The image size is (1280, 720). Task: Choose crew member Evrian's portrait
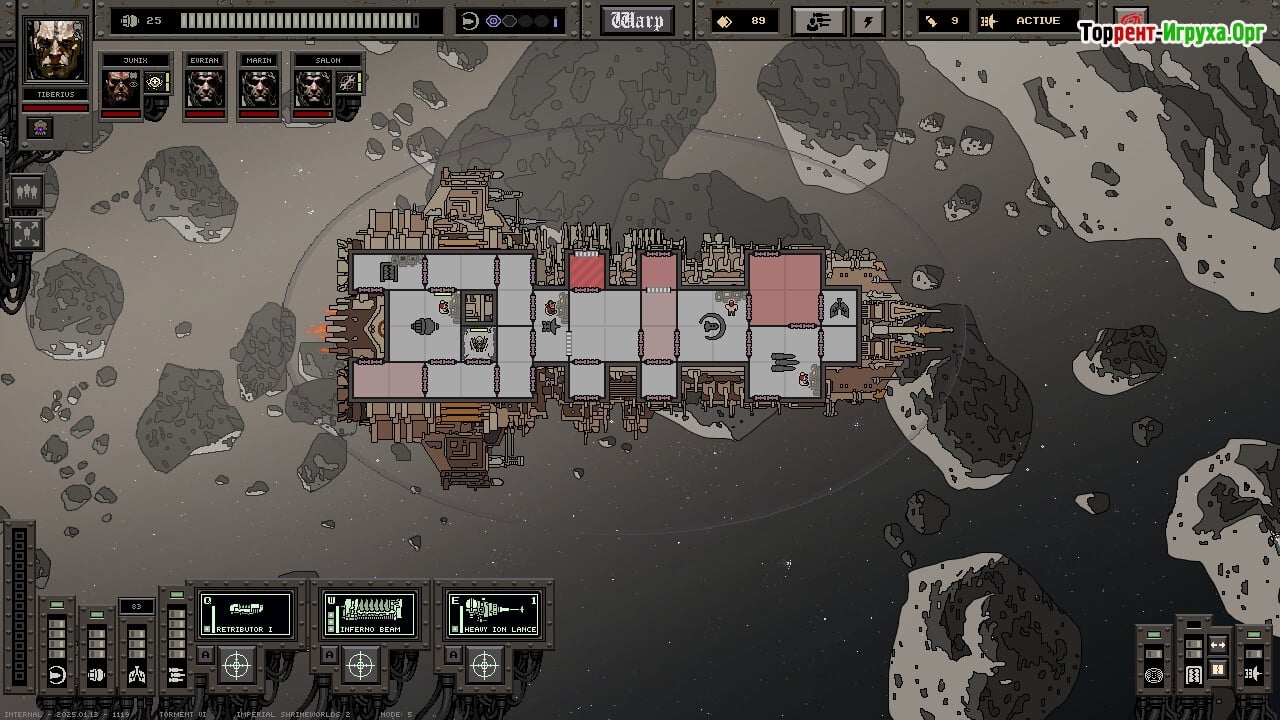(204, 88)
